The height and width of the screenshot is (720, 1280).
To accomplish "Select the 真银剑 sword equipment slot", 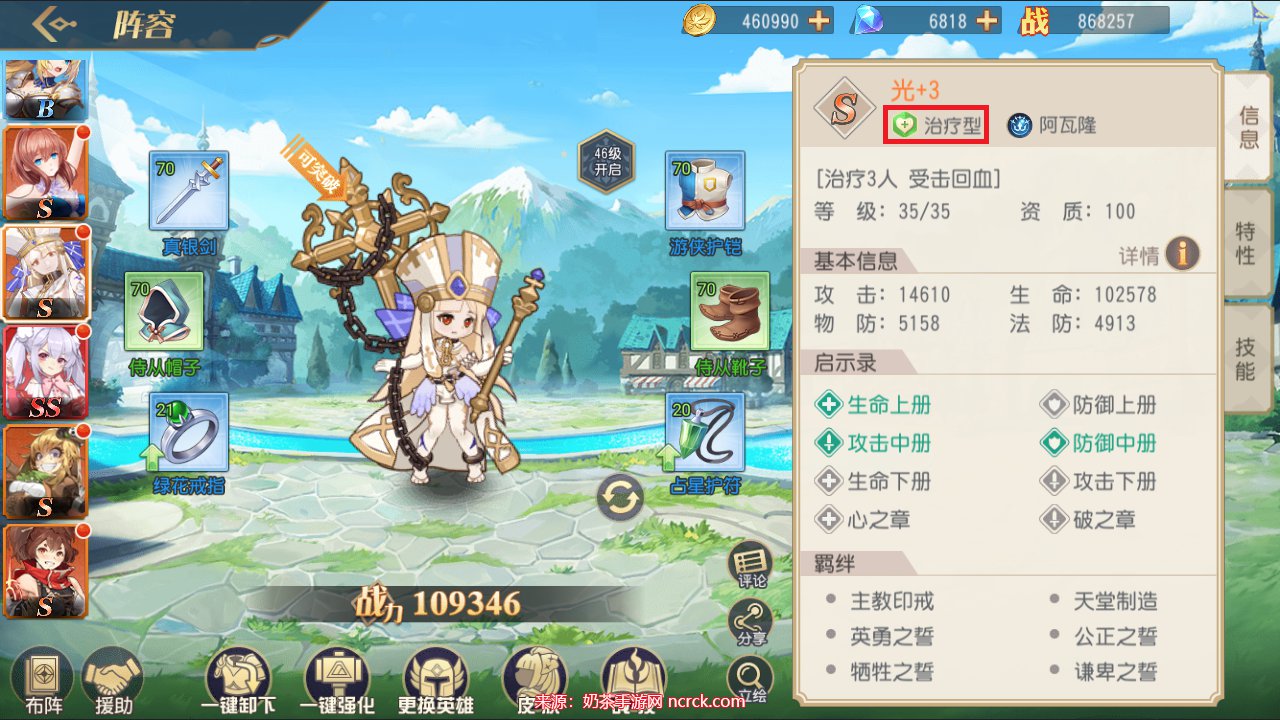I will 188,191.
